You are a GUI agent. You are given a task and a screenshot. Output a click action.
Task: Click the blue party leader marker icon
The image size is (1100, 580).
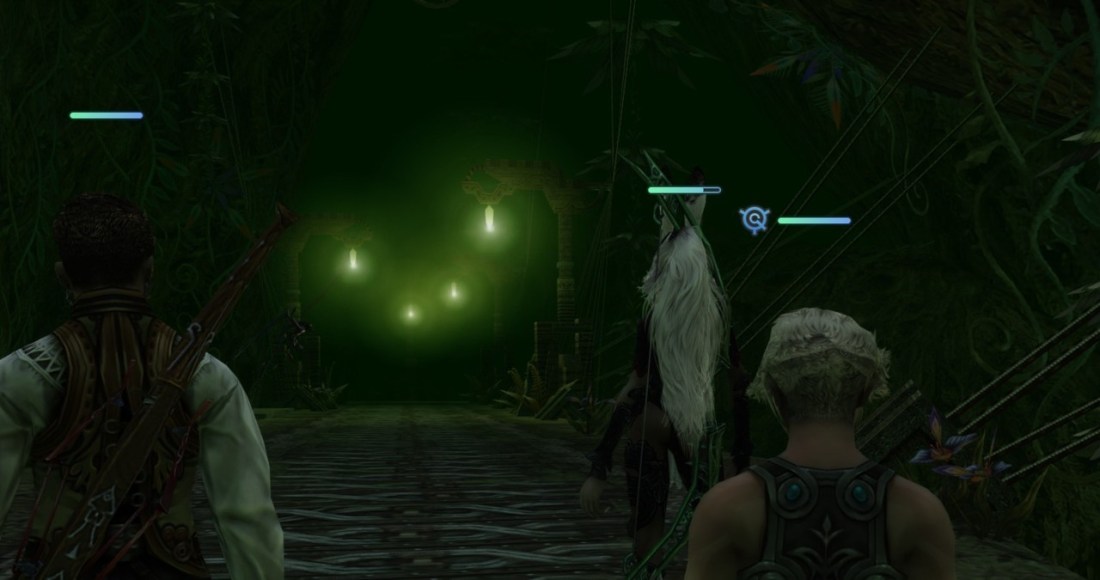(x=755, y=220)
